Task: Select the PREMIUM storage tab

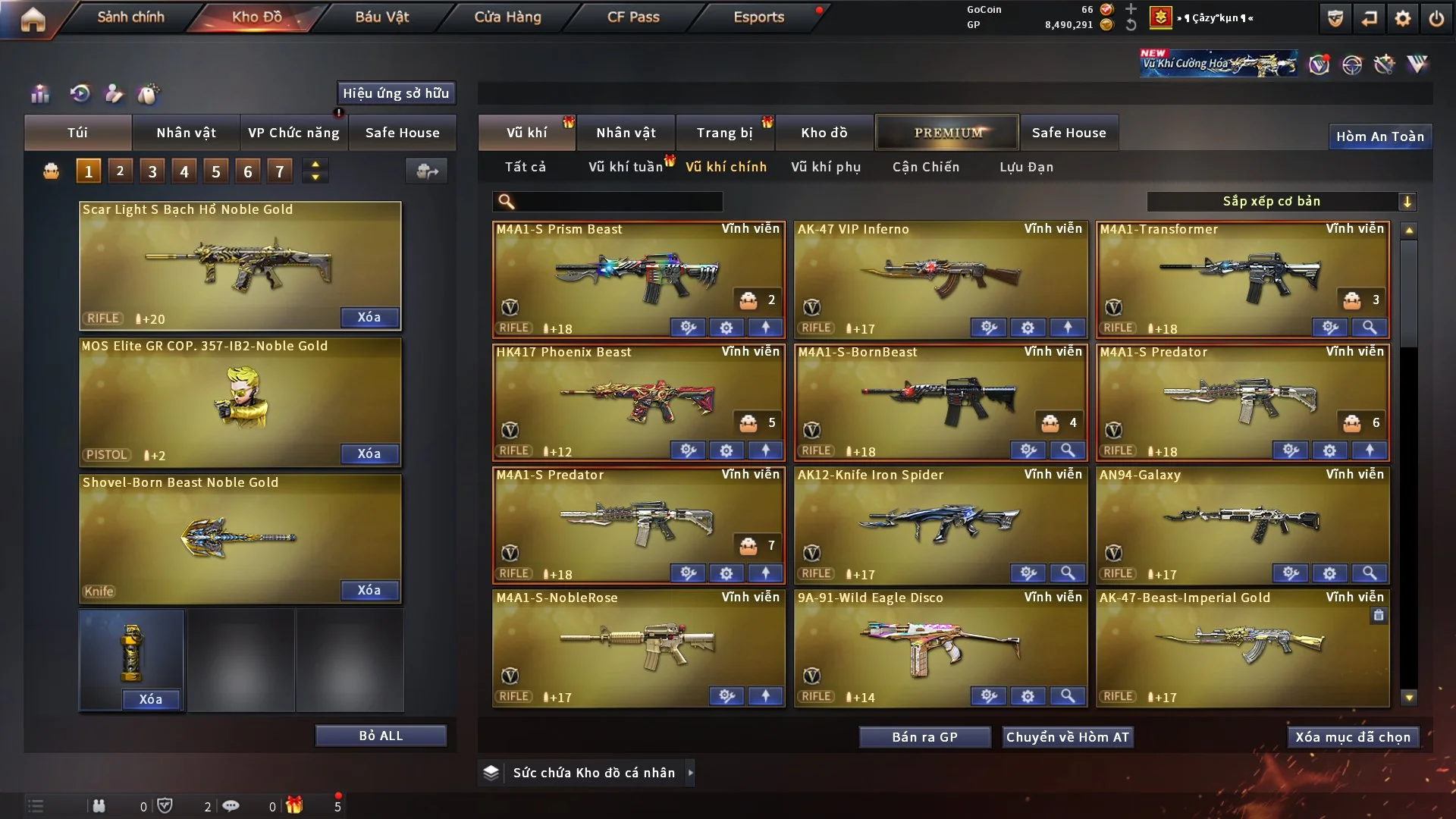Action: [x=947, y=133]
